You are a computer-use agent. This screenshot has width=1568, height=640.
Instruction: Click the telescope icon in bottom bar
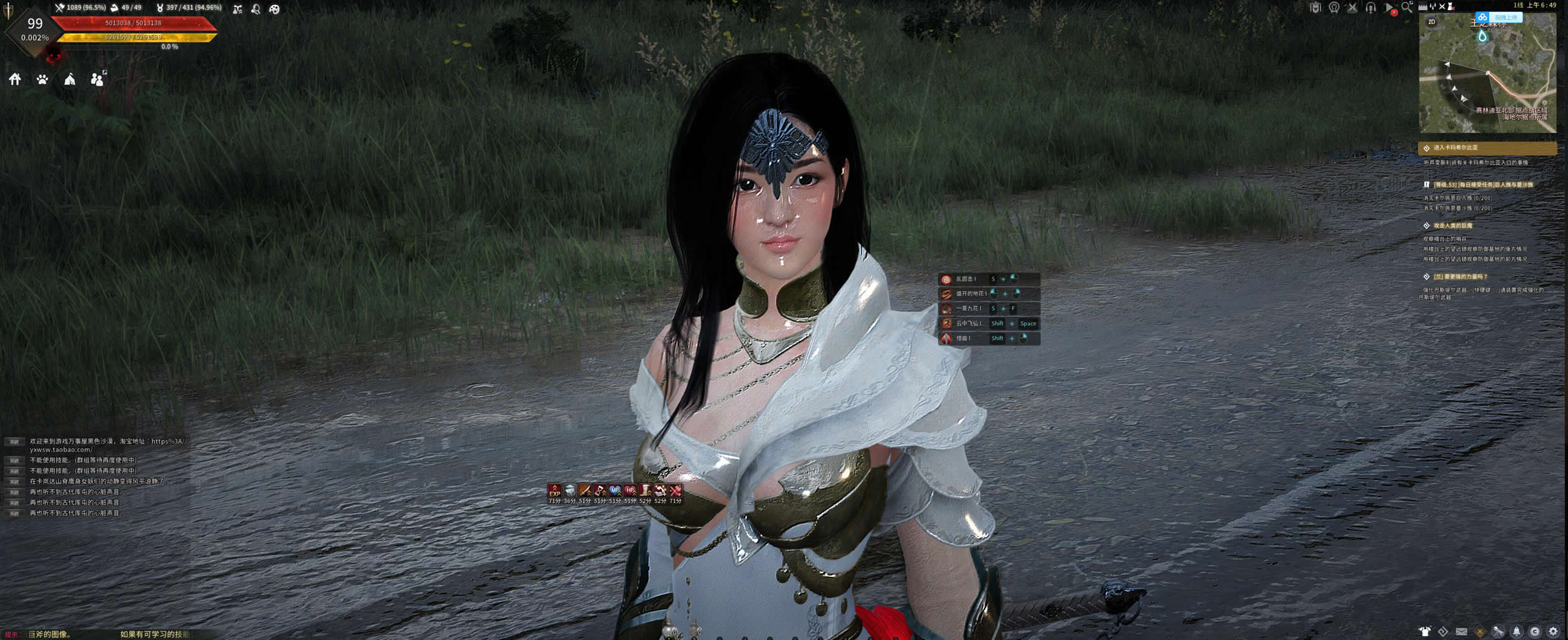[x=1498, y=631]
